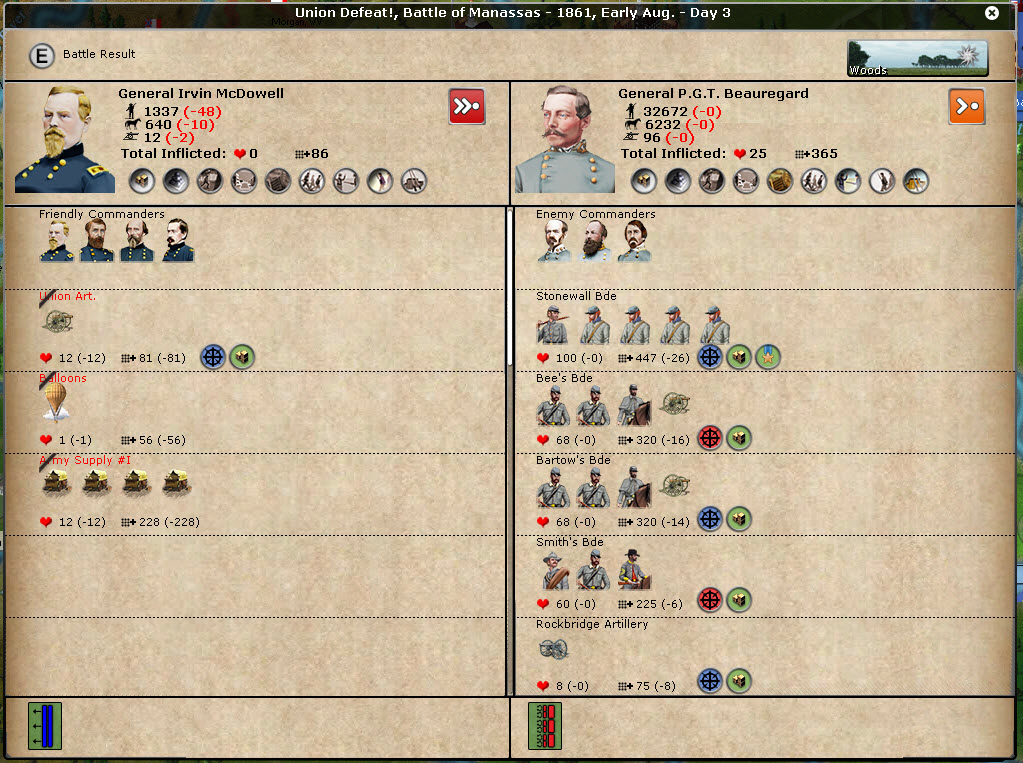Click the Woods terrain thumbnail
Image resolution: width=1023 pixels, height=763 pixels.
[x=917, y=59]
